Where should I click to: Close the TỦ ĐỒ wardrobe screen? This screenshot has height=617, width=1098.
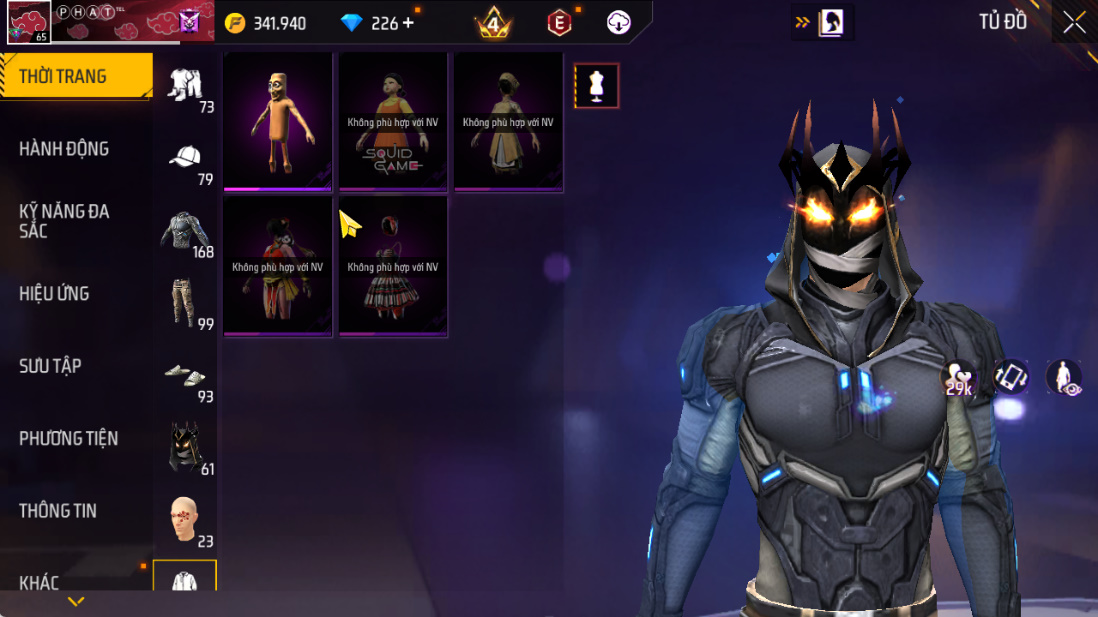point(1074,22)
